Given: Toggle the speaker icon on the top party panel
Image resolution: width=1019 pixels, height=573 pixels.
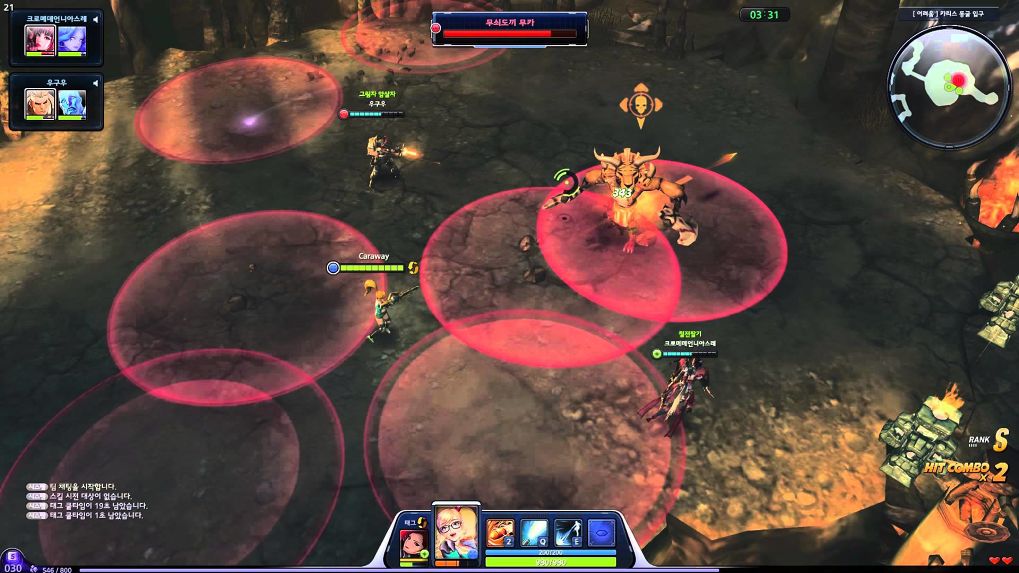Looking at the screenshot, I should [94, 19].
